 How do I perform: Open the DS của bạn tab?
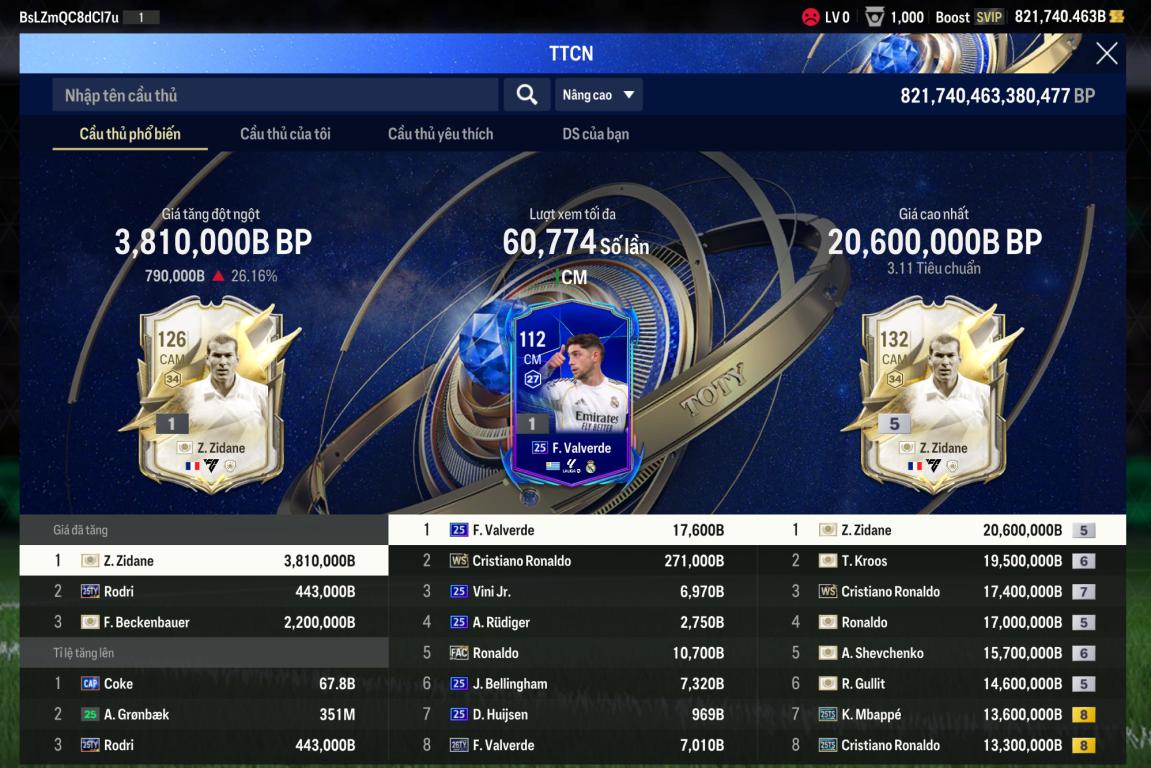pyautogui.click(x=595, y=134)
